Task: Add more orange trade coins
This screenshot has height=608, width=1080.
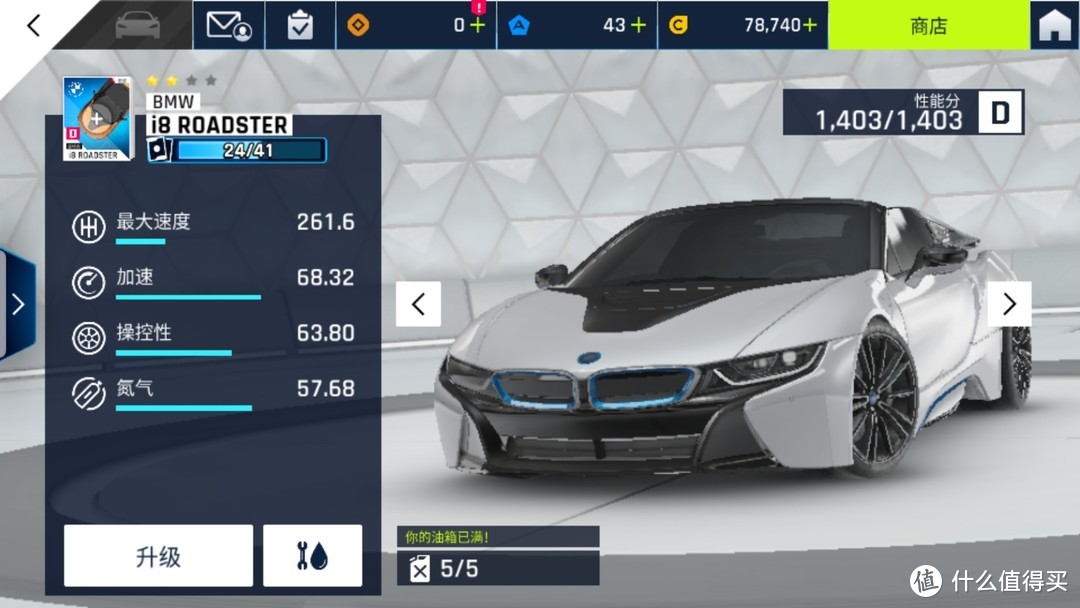Action: coord(477,26)
